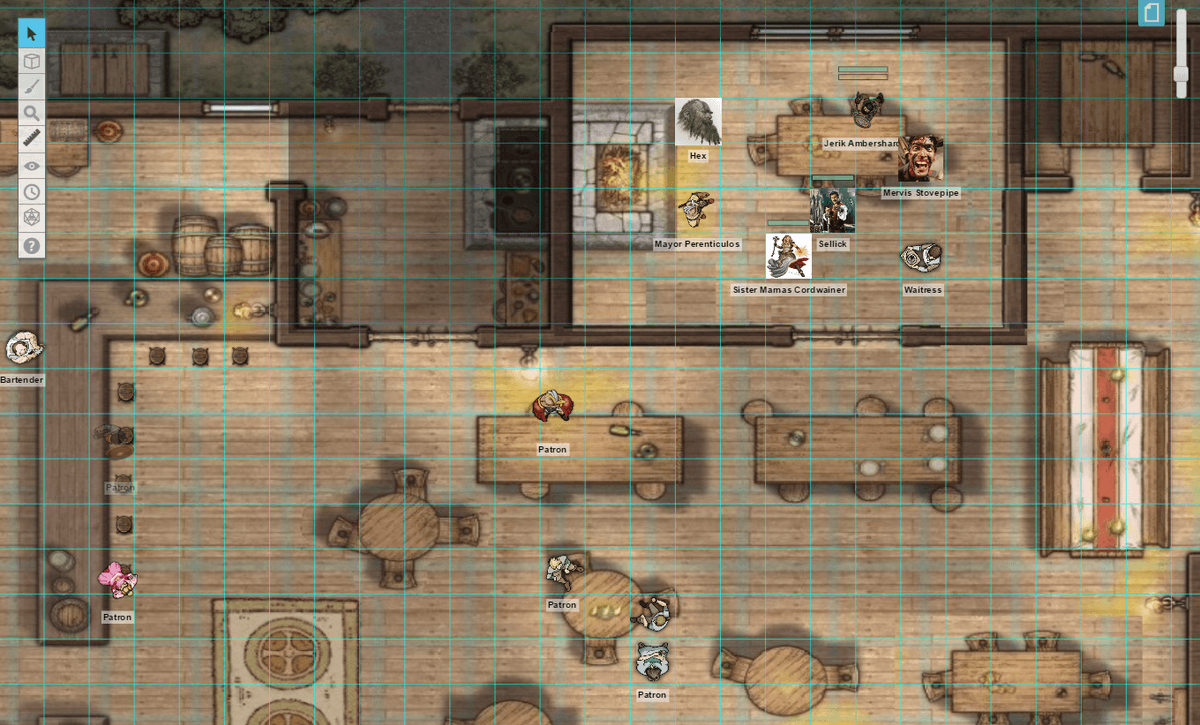Choose the Sellick character token
The height and width of the screenshot is (725, 1200).
832,210
